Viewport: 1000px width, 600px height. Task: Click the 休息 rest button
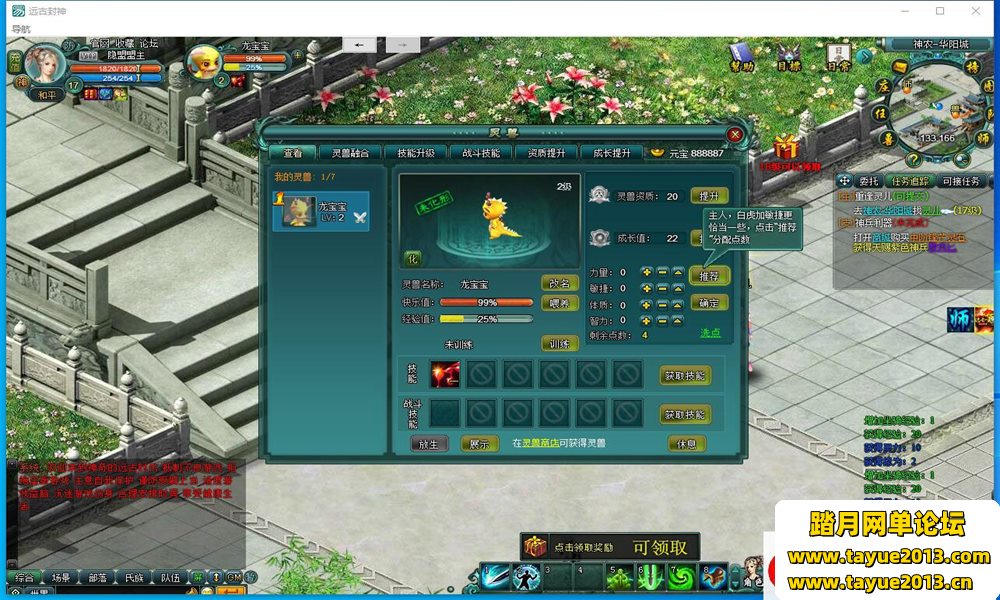(687, 443)
